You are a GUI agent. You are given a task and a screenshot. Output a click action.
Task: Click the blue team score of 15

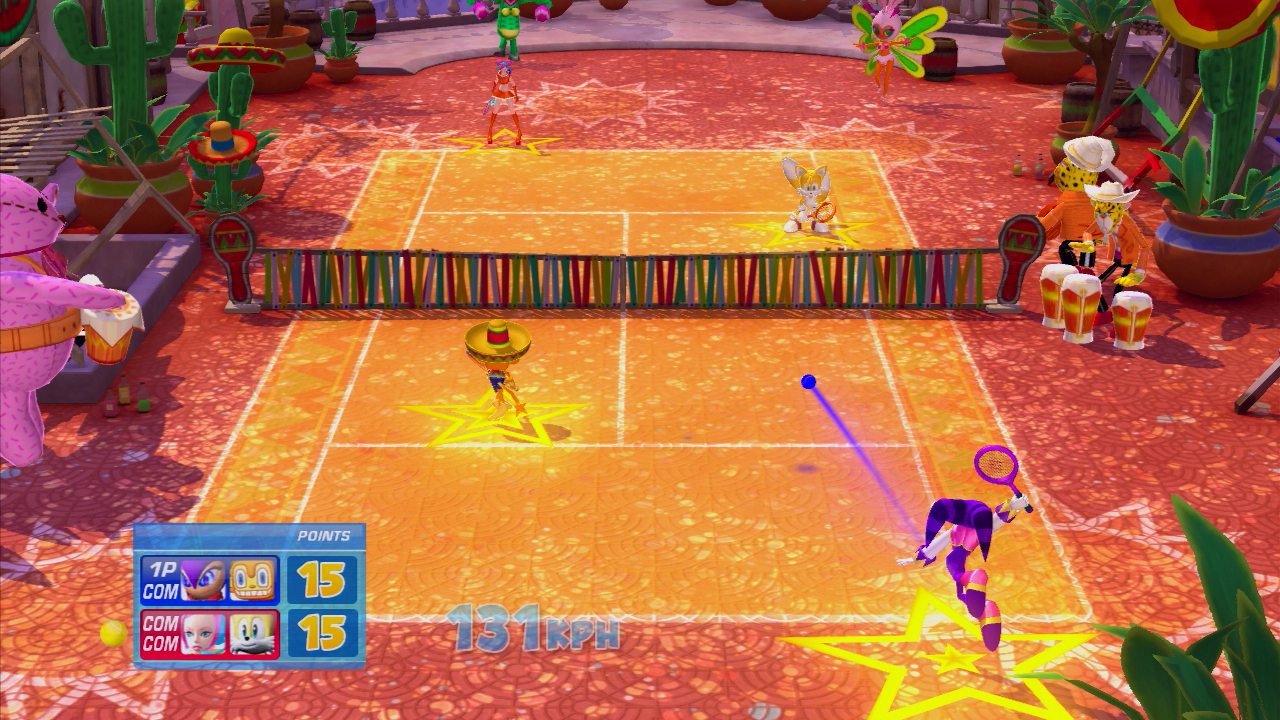[x=322, y=579]
